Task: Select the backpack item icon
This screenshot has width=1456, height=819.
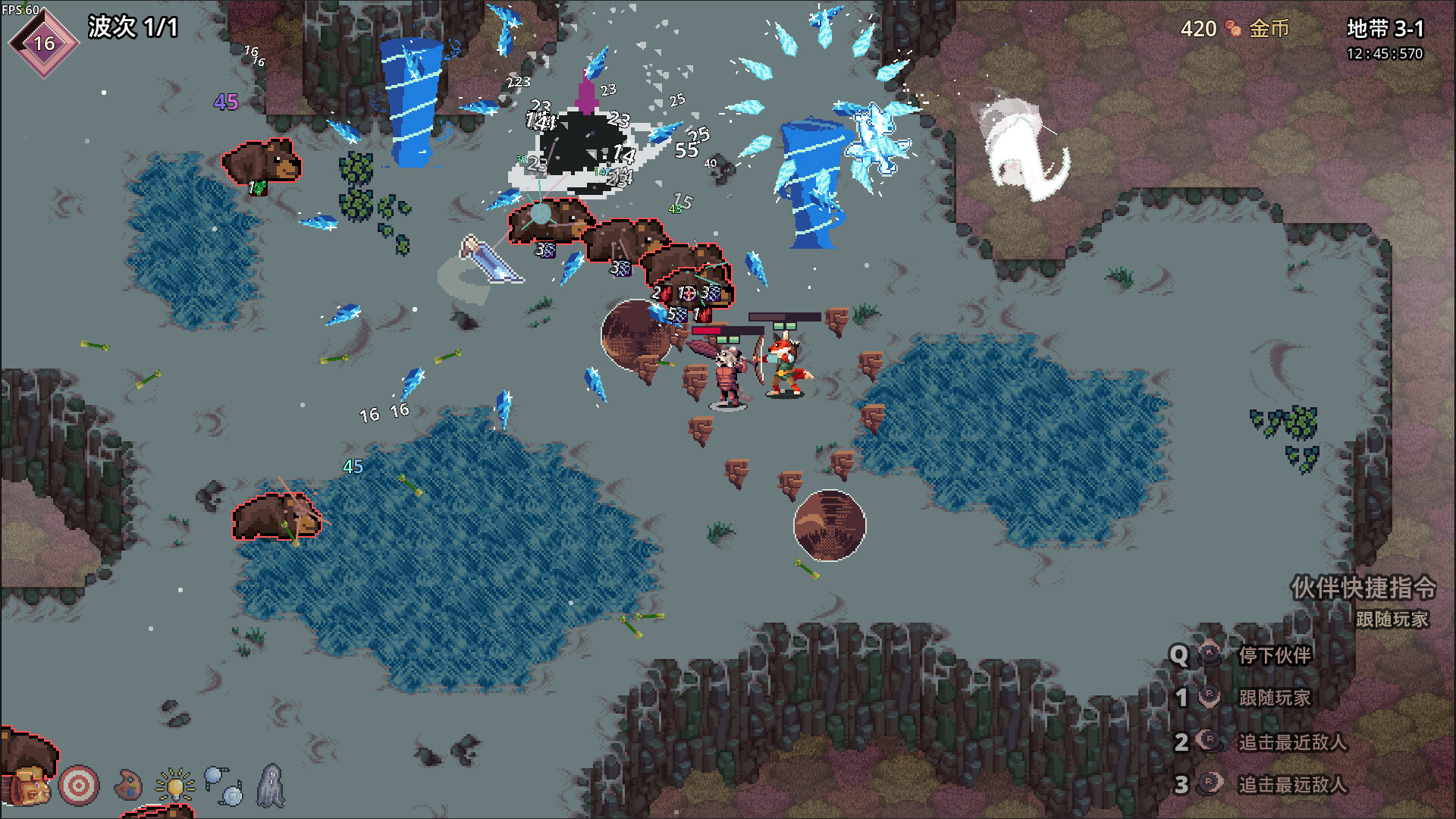Action: tap(30, 786)
